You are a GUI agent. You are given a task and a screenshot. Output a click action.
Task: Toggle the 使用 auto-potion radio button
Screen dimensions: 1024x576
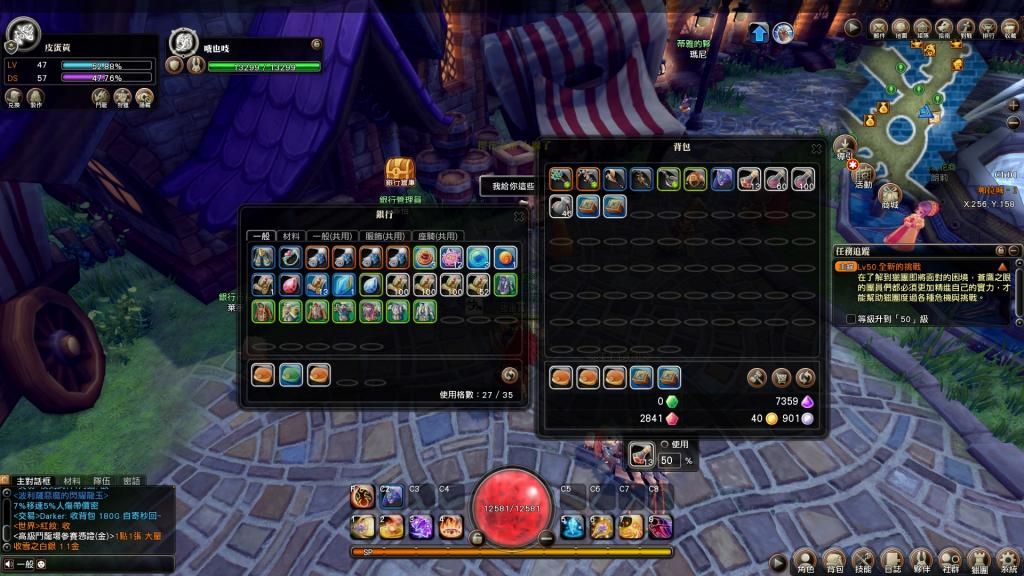pos(664,444)
